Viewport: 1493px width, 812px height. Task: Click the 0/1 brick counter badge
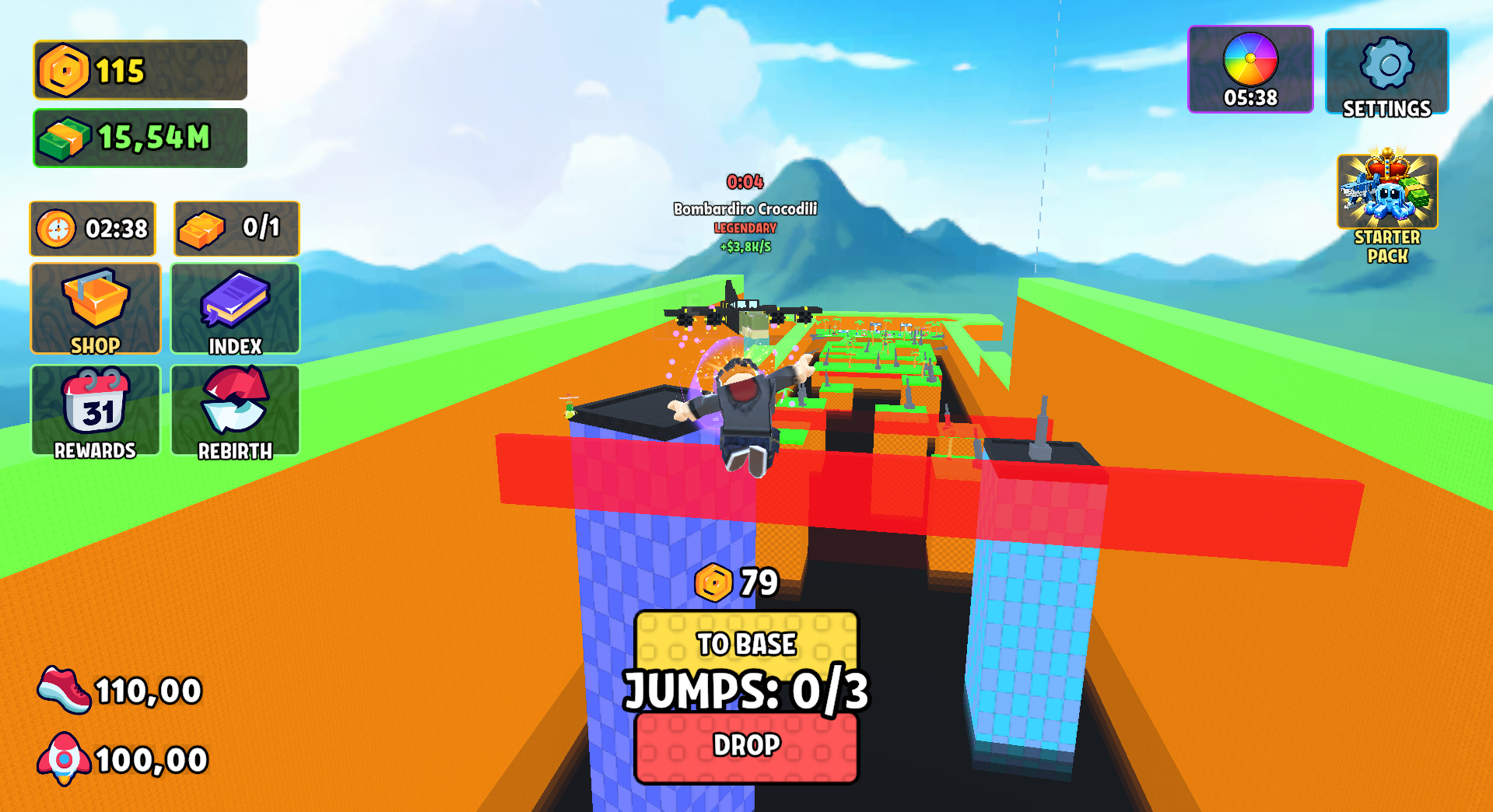pos(235,228)
